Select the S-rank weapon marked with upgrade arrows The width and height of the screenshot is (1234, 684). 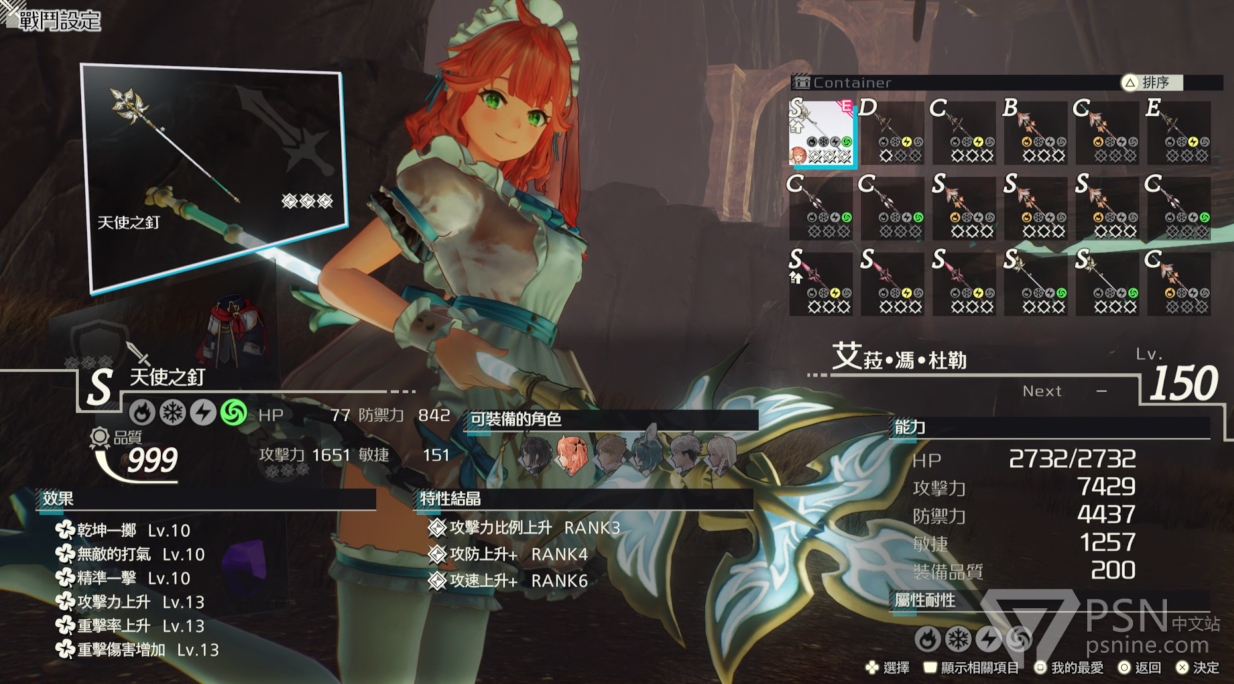821,283
